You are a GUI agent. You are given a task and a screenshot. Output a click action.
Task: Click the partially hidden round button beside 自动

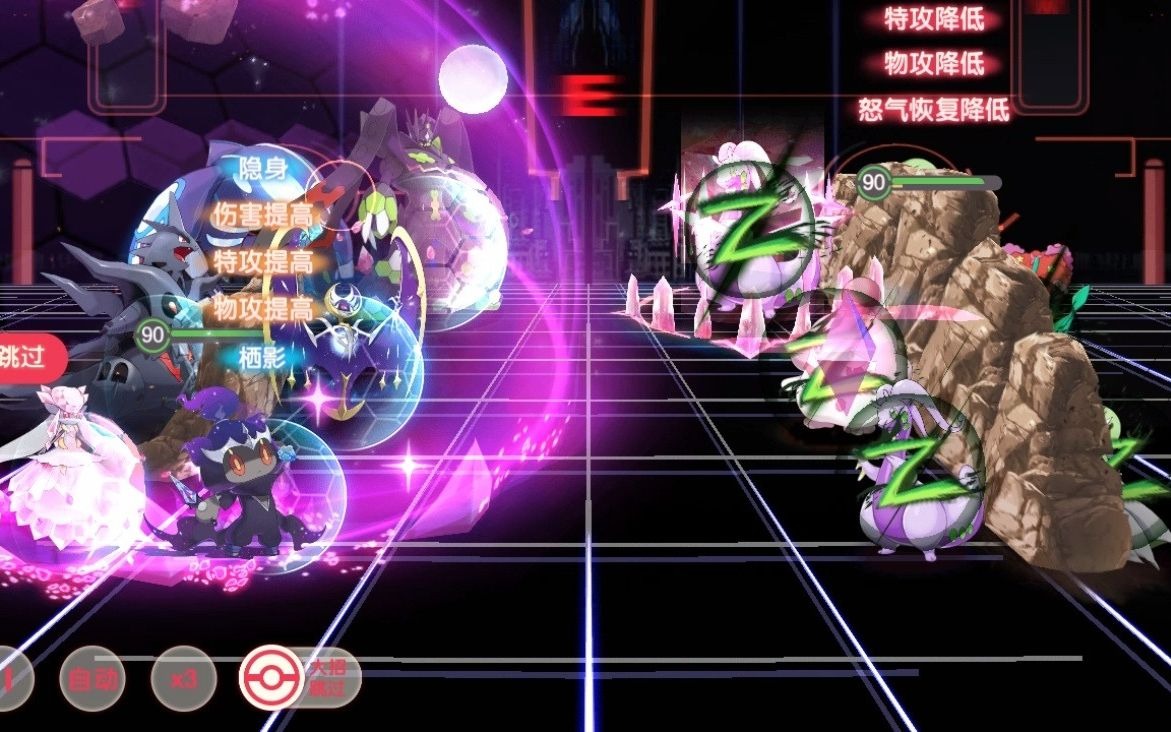tap(12, 680)
